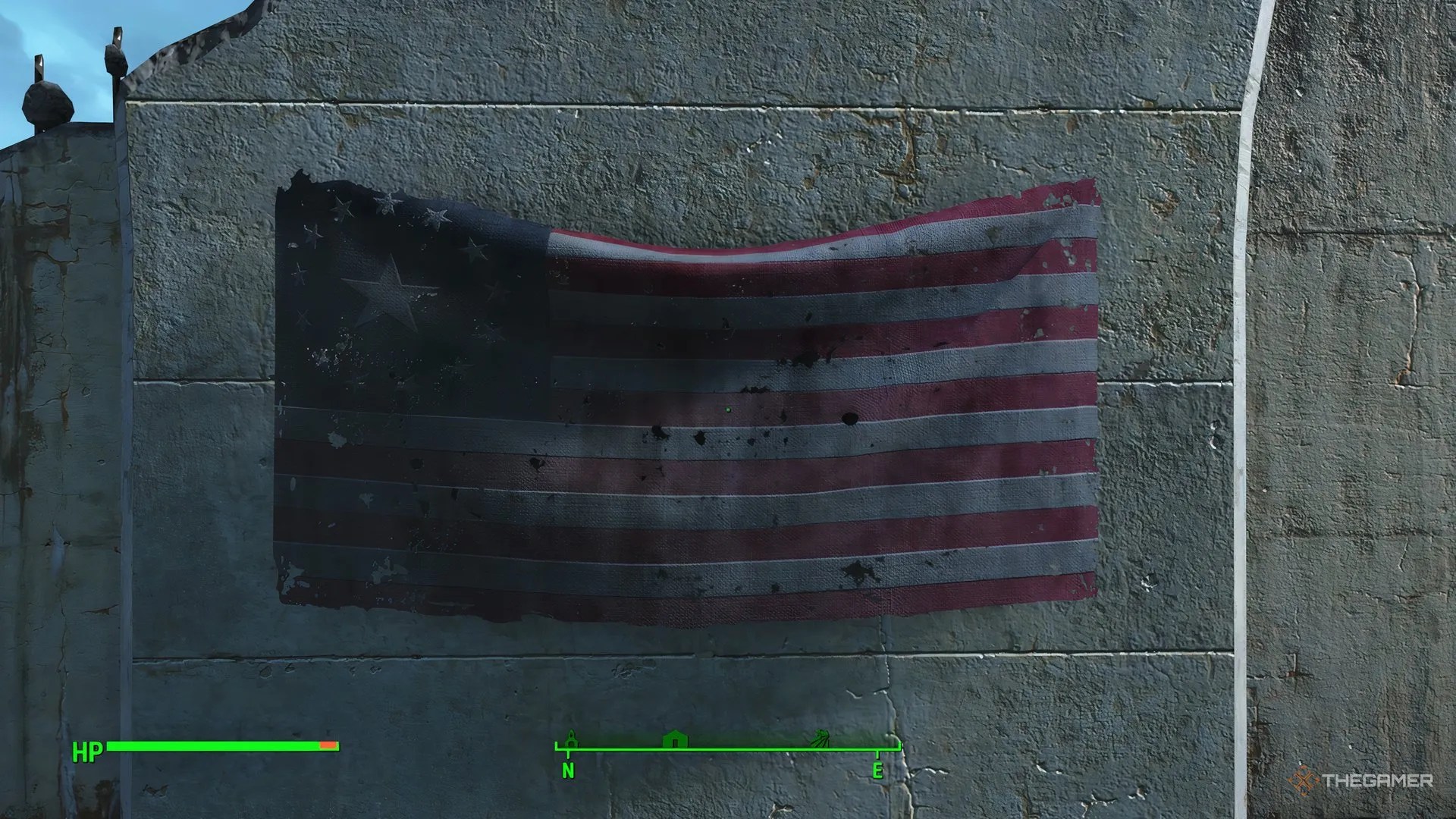
Task: Click the player position marker above the compass
Action: (x=570, y=736)
